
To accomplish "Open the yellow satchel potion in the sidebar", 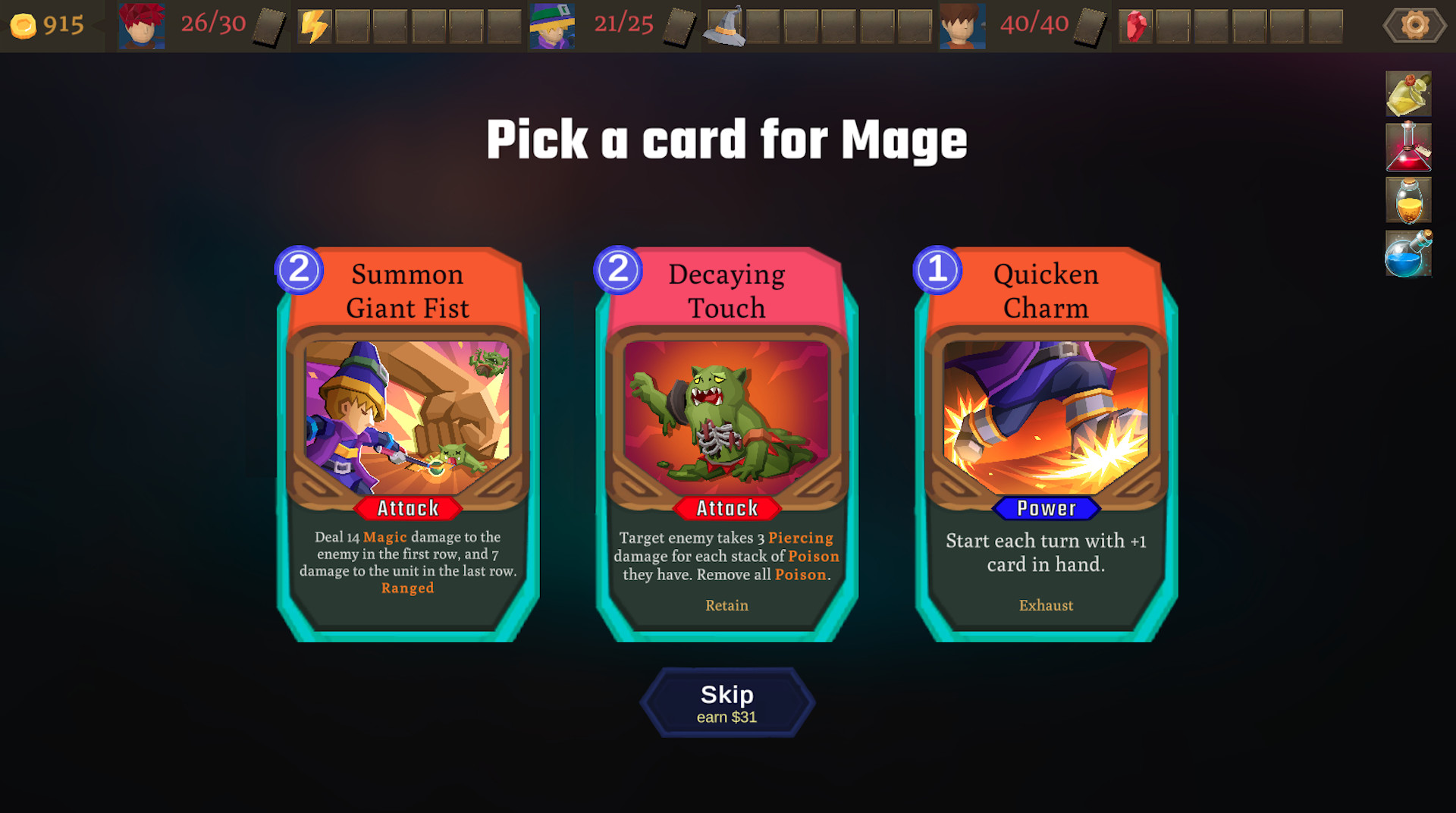I will (1408, 93).
